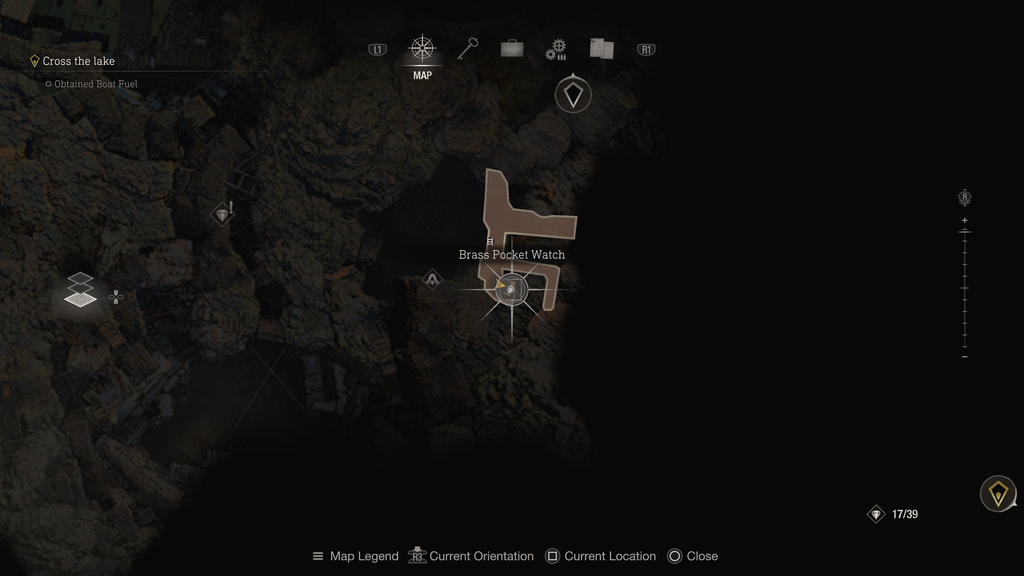Click the map zoom slider track

(964, 288)
